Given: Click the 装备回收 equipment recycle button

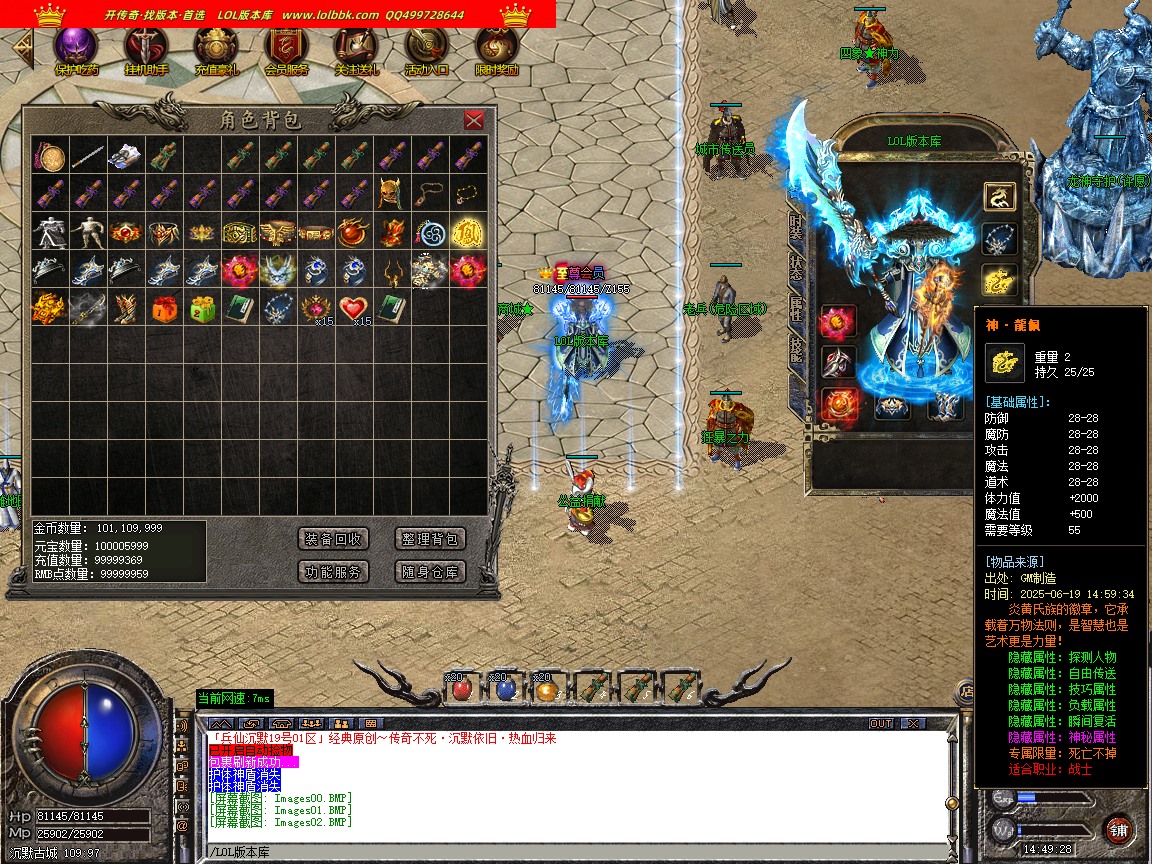Looking at the screenshot, I should coord(334,539).
